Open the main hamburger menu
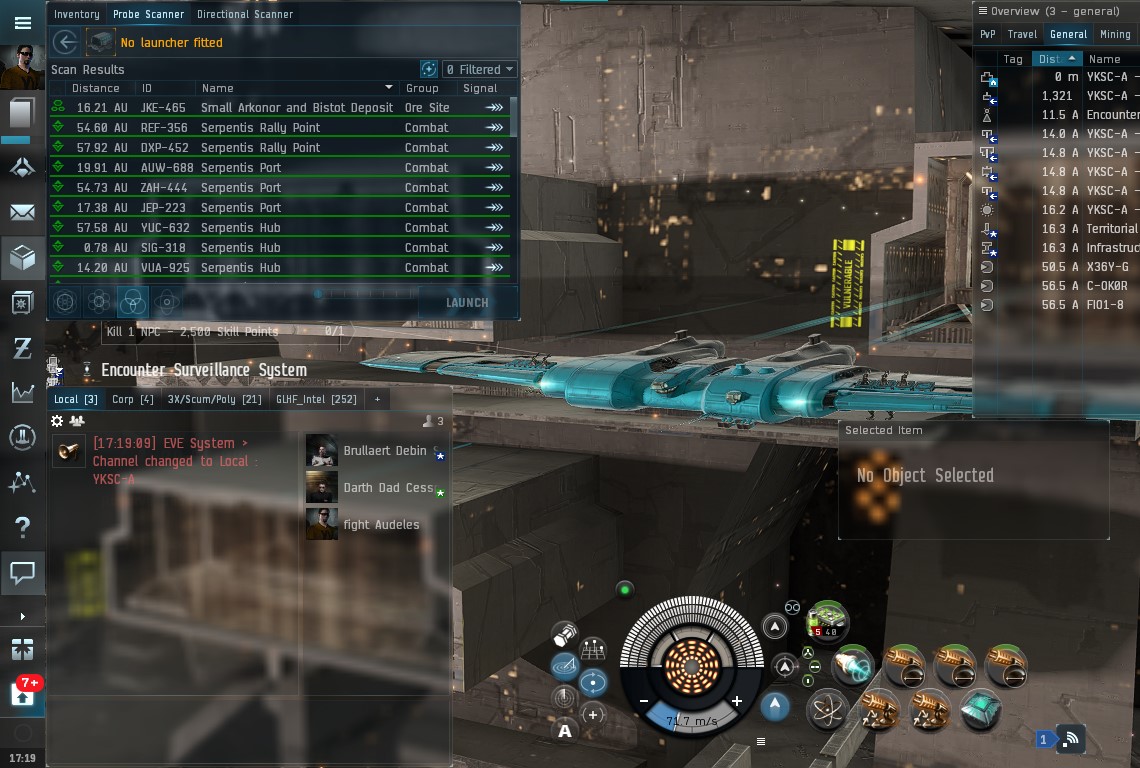The height and width of the screenshot is (768, 1140). [22, 23]
